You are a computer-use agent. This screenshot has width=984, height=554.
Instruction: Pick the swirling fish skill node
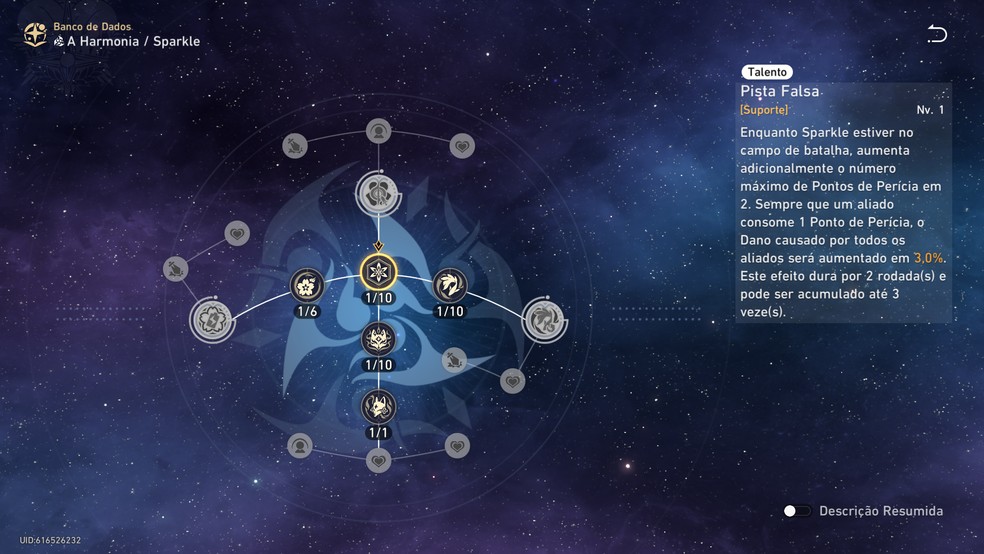(x=450, y=285)
